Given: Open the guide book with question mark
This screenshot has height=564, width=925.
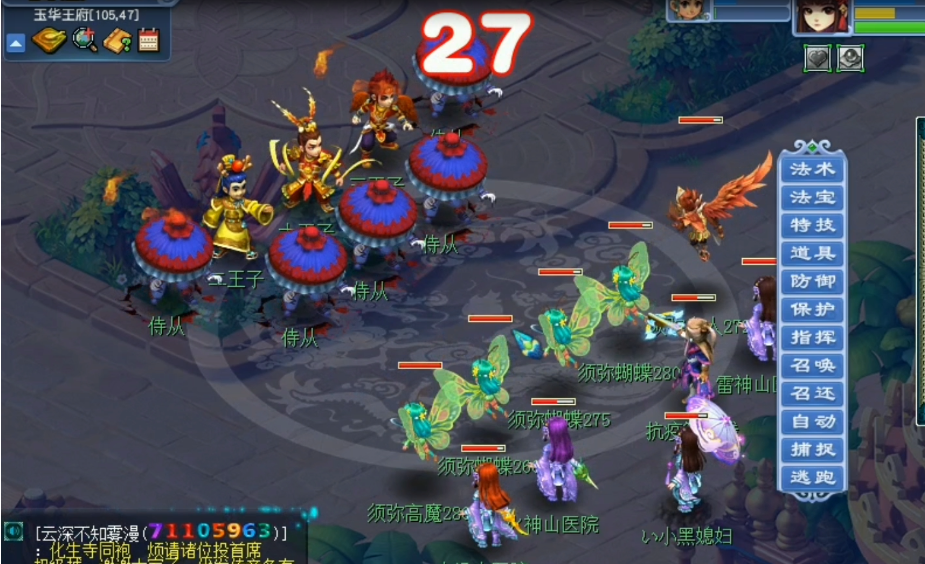Looking at the screenshot, I should point(118,40).
